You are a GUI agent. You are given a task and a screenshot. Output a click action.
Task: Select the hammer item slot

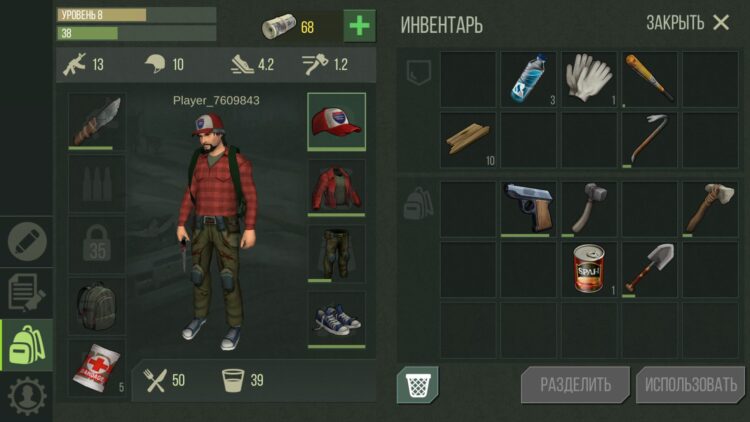click(x=589, y=208)
